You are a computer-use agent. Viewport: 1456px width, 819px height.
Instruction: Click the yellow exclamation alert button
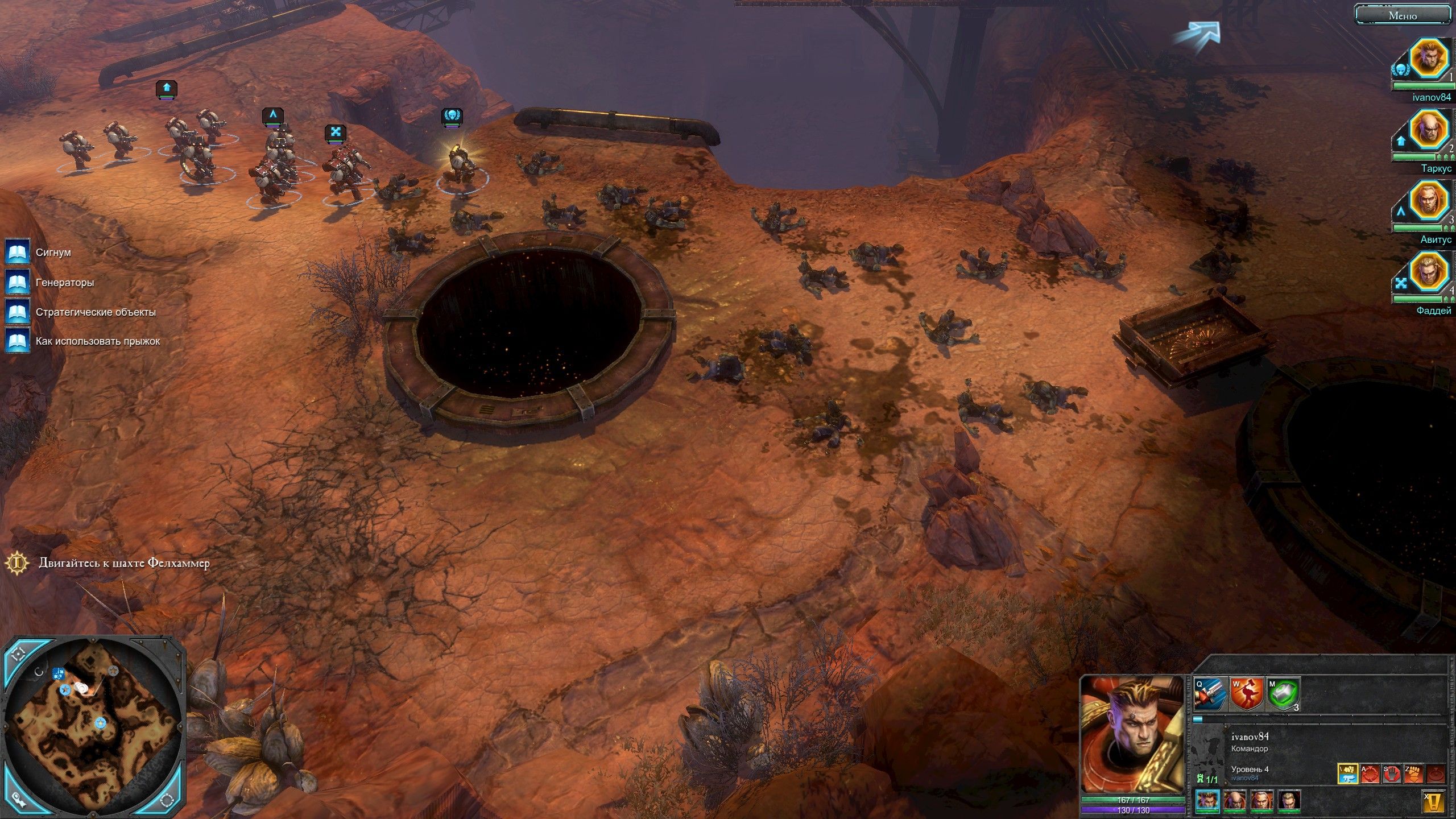(x=1434, y=802)
